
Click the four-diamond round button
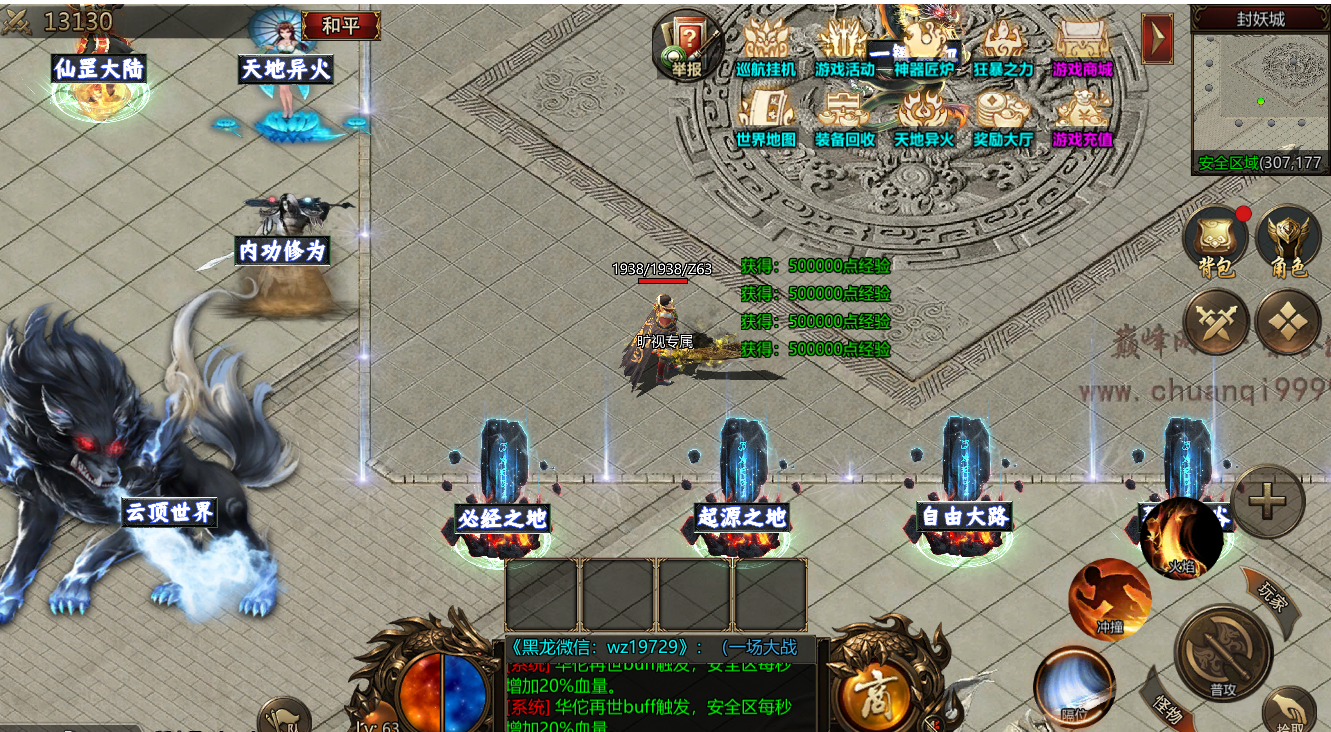click(1288, 322)
